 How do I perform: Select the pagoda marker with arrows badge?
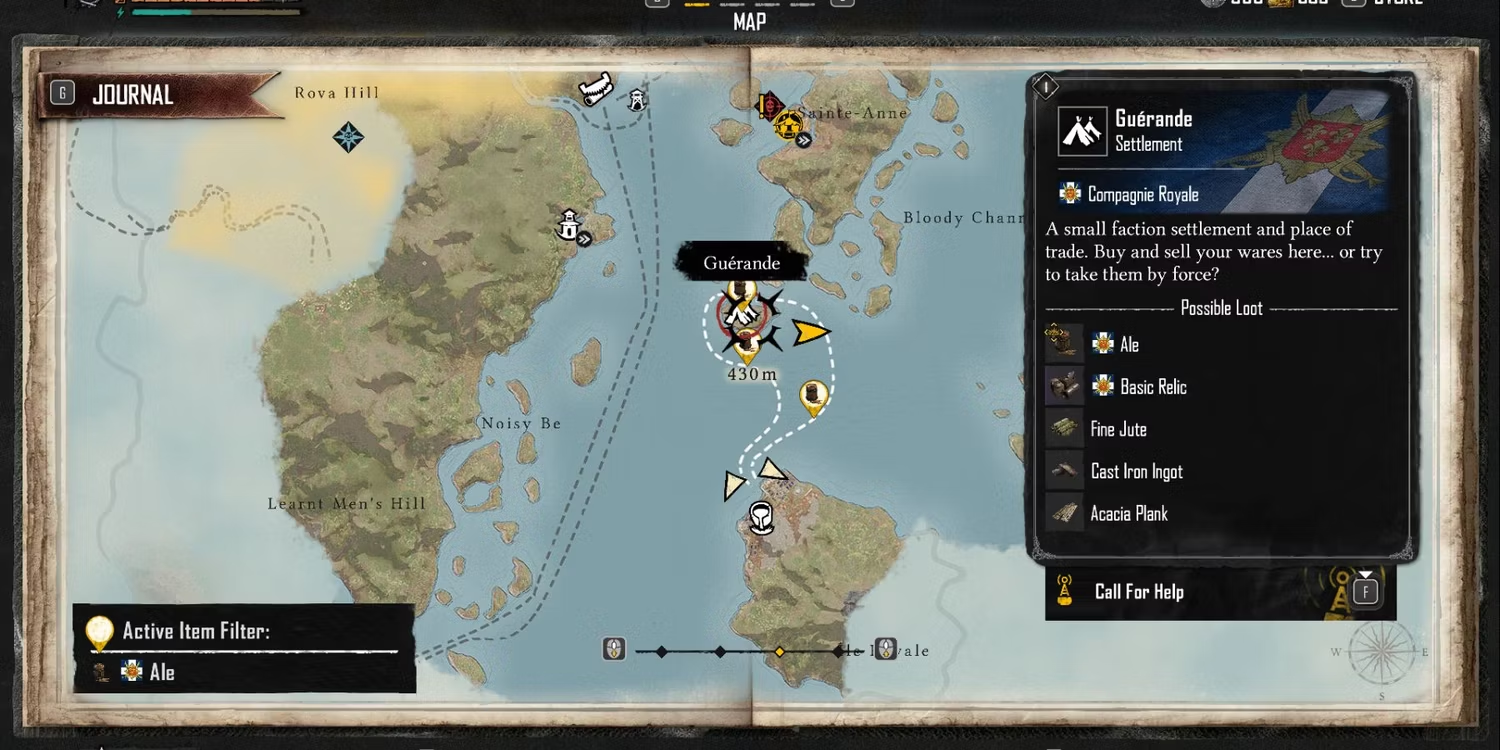coord(570,225)
